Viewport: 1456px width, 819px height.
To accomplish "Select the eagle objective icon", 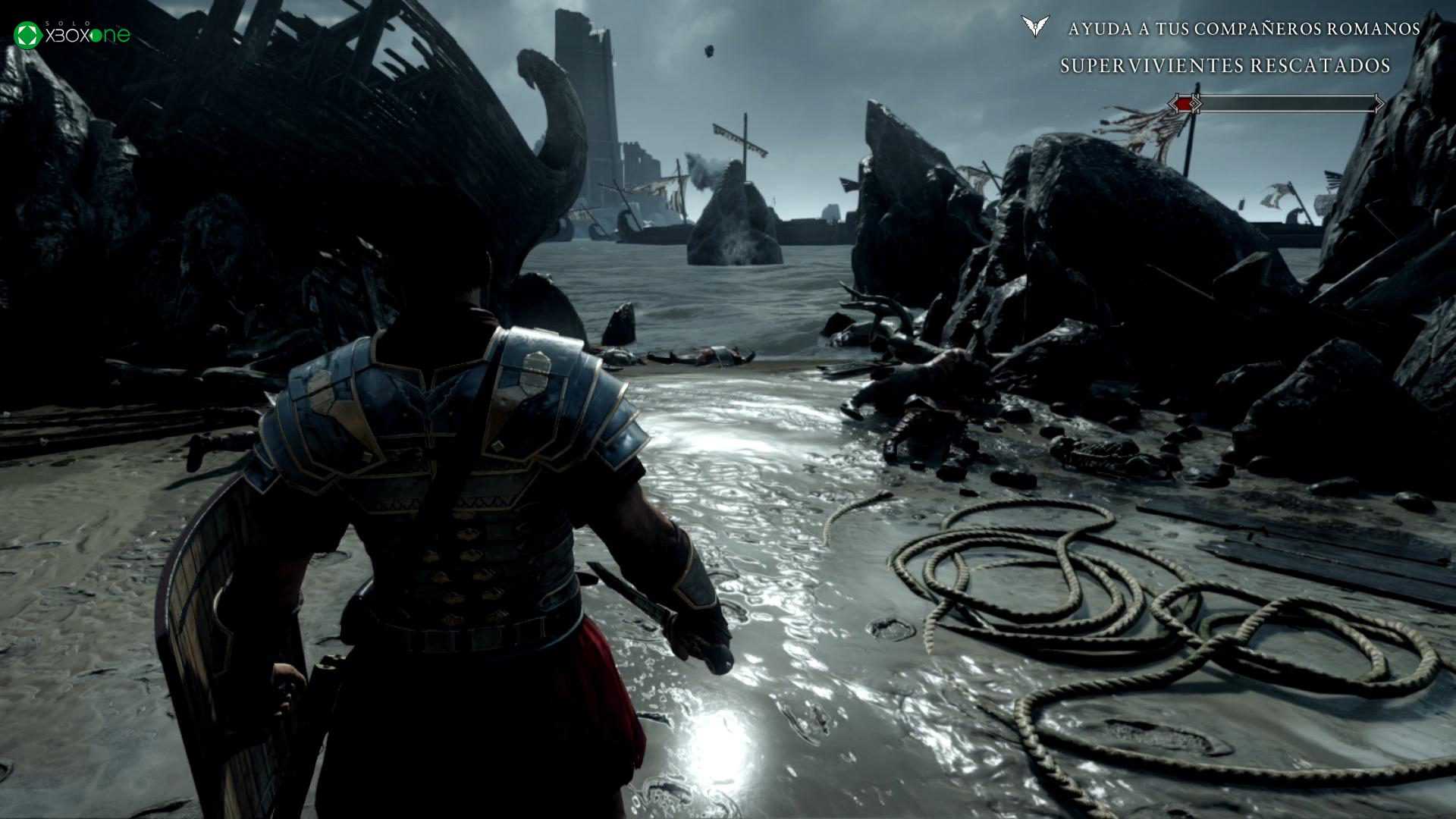I will coord(1034,27).
